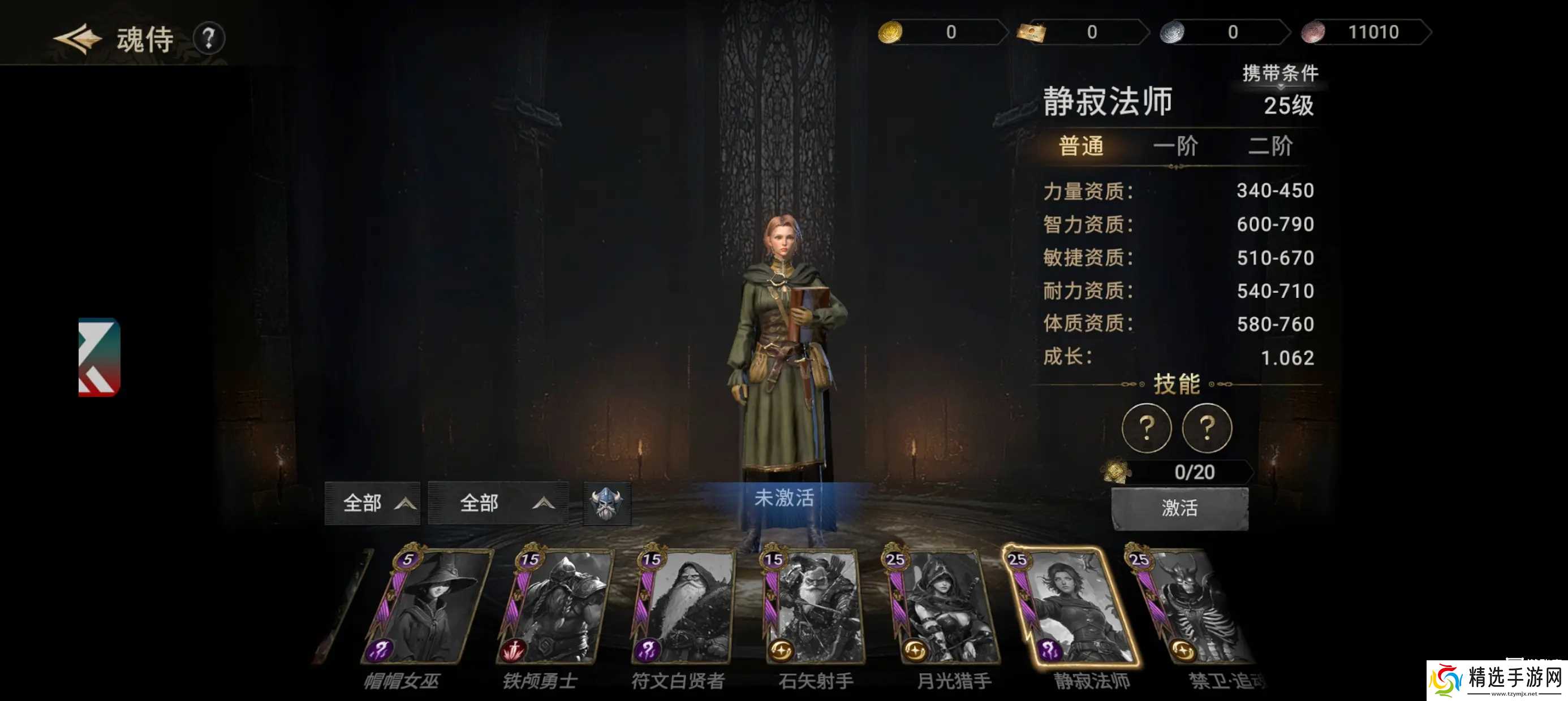Click the horned helmet filter icon
This screenshot has width=1568, height=701.
point(606,503)
